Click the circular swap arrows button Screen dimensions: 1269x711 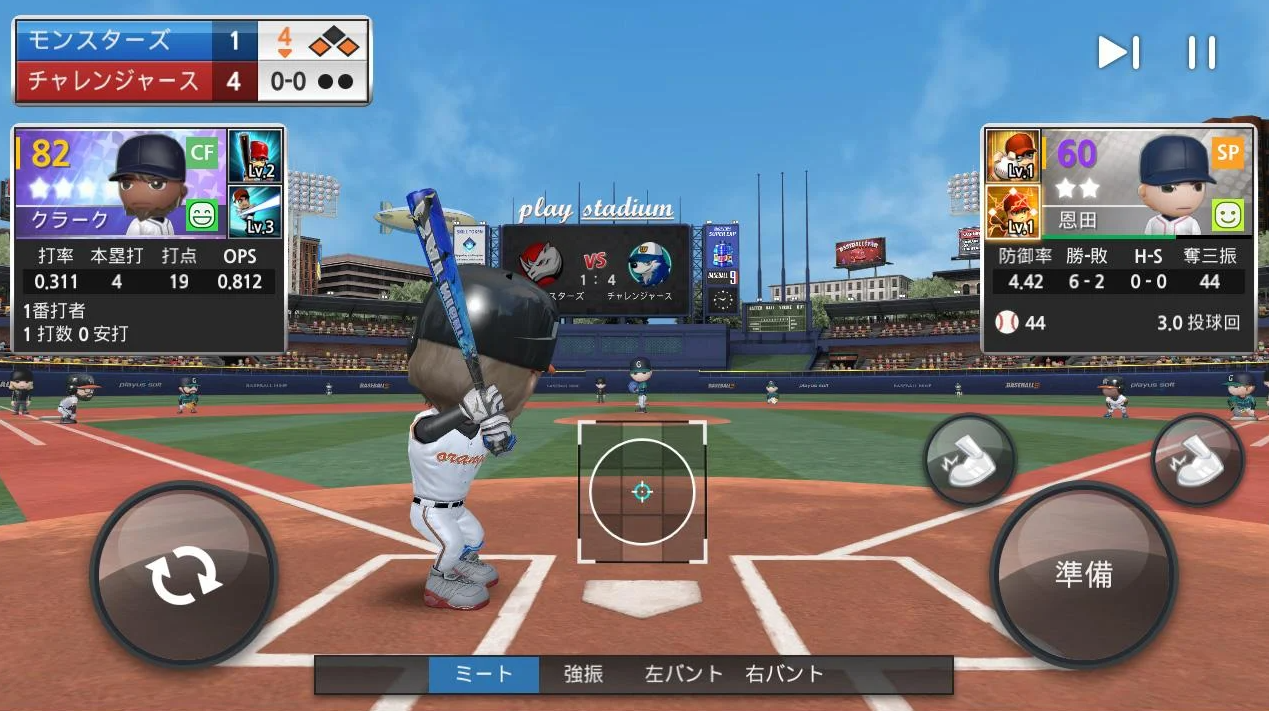coord(184,577)
